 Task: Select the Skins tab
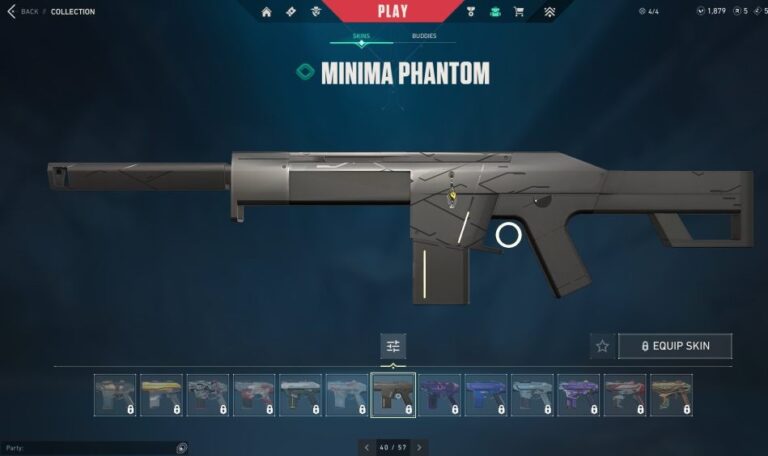(x=361, y=36)
